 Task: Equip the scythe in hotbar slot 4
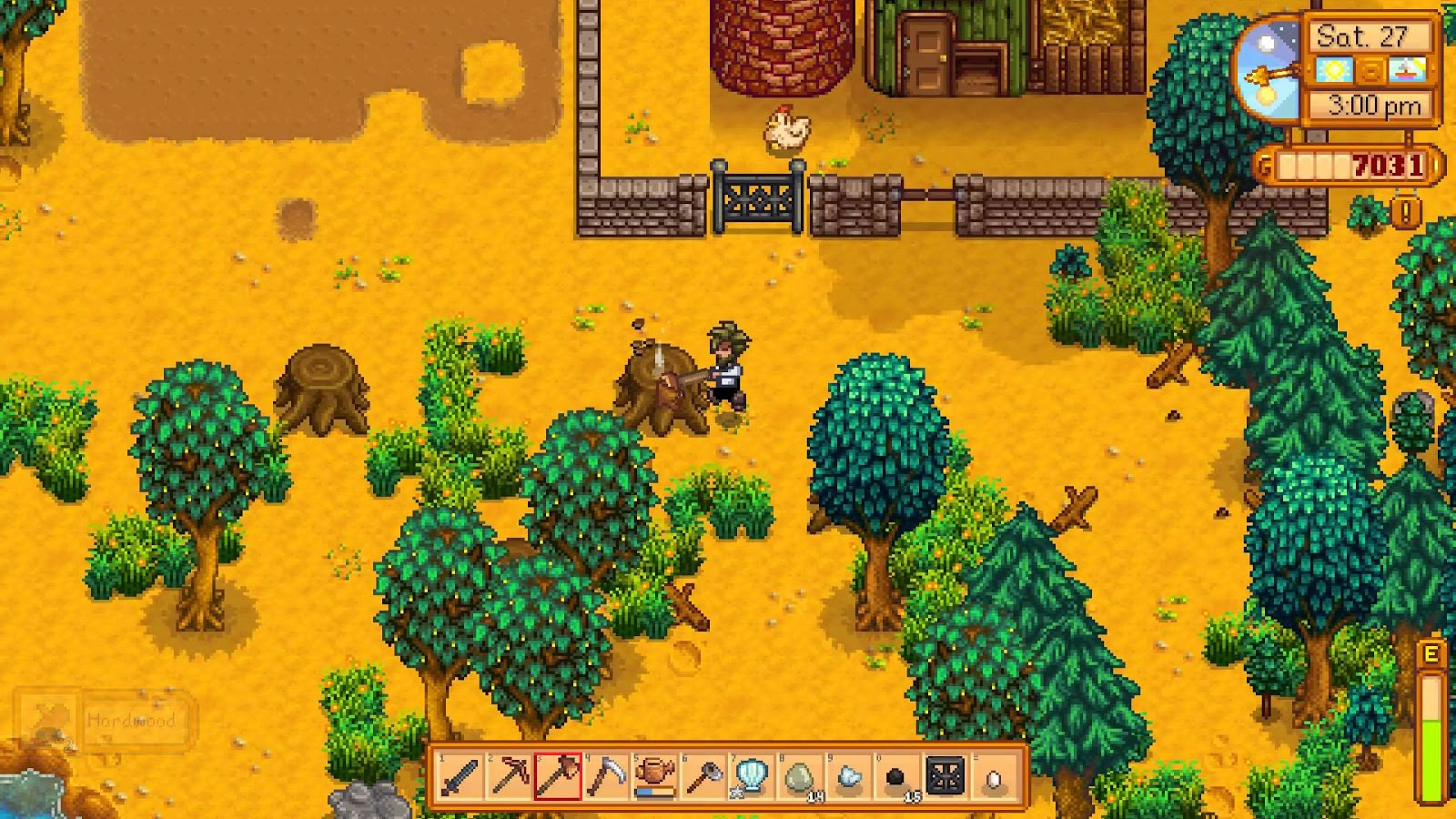pyautogui.click(x=608, y=778)
